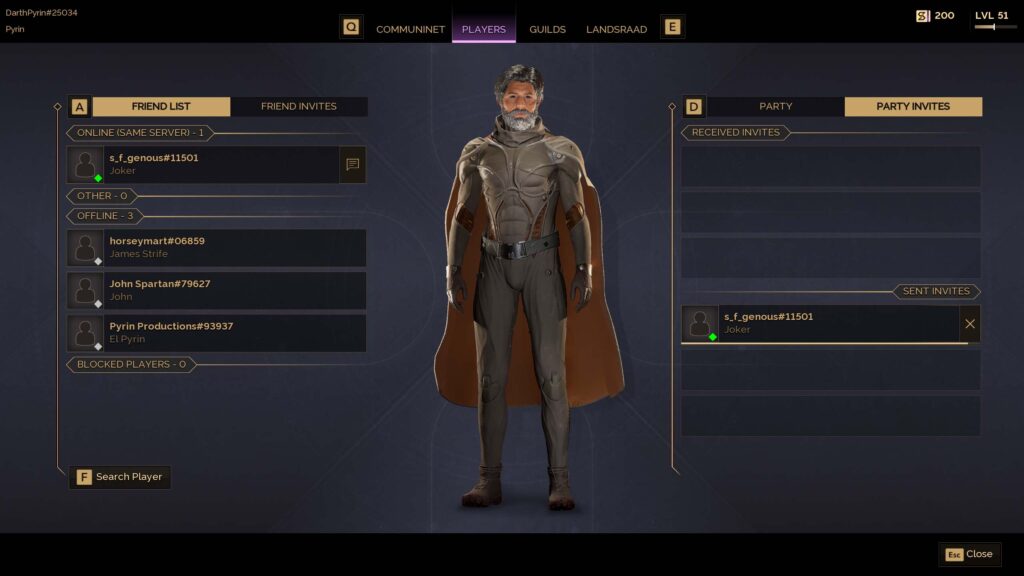This screenshot has width=1024, height=576.
Task: Open the Guilds tab
Action: point(547,29)
